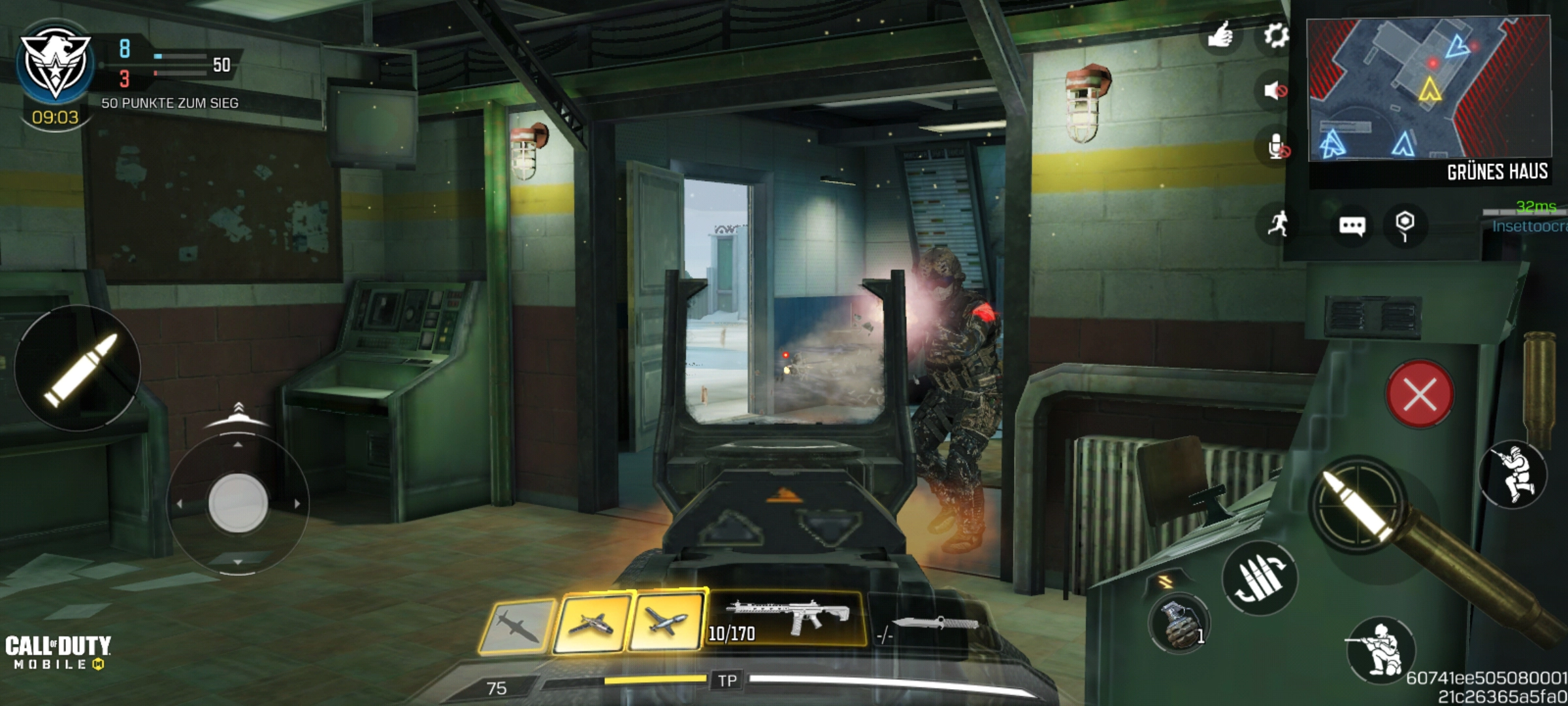Toggle the auto-sprint running man icon
The image size is (1568, 706).
1279,224
